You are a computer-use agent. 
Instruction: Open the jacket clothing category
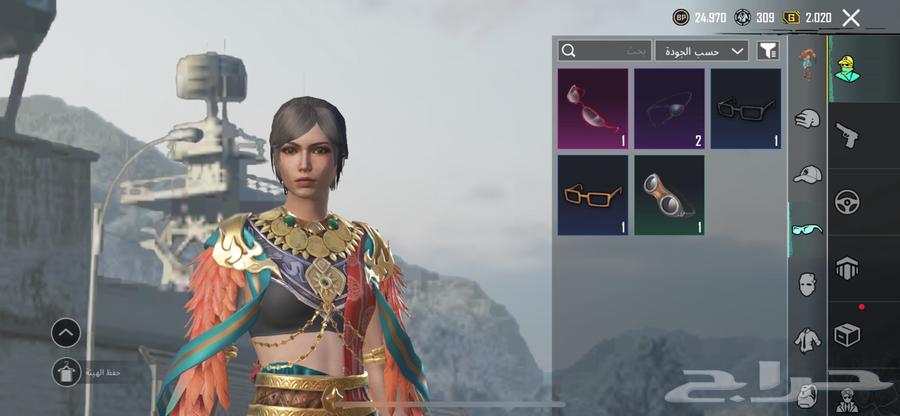(807, 340)
